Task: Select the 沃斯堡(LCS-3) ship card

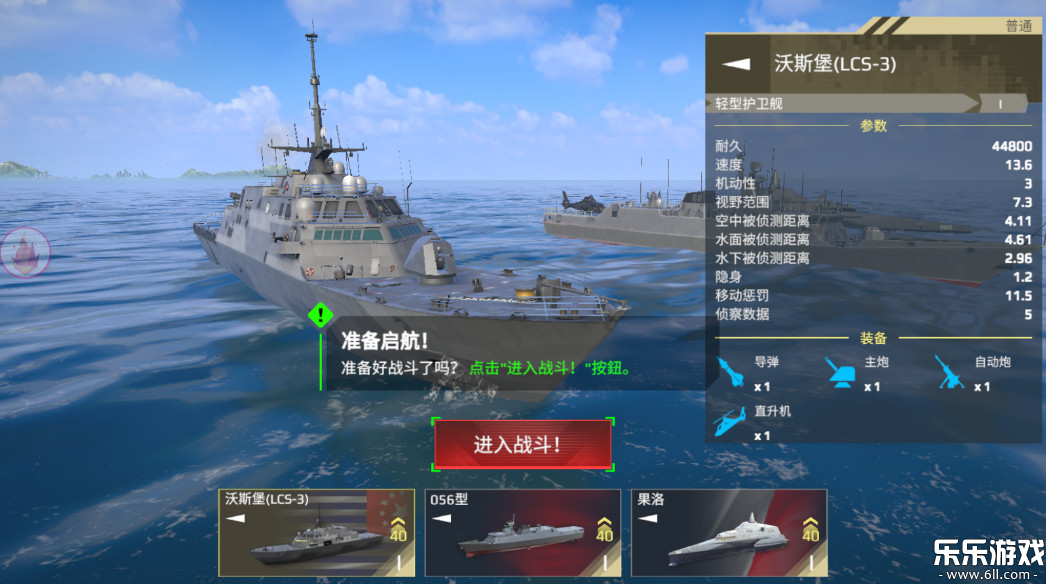Action: tap(315, 533)
